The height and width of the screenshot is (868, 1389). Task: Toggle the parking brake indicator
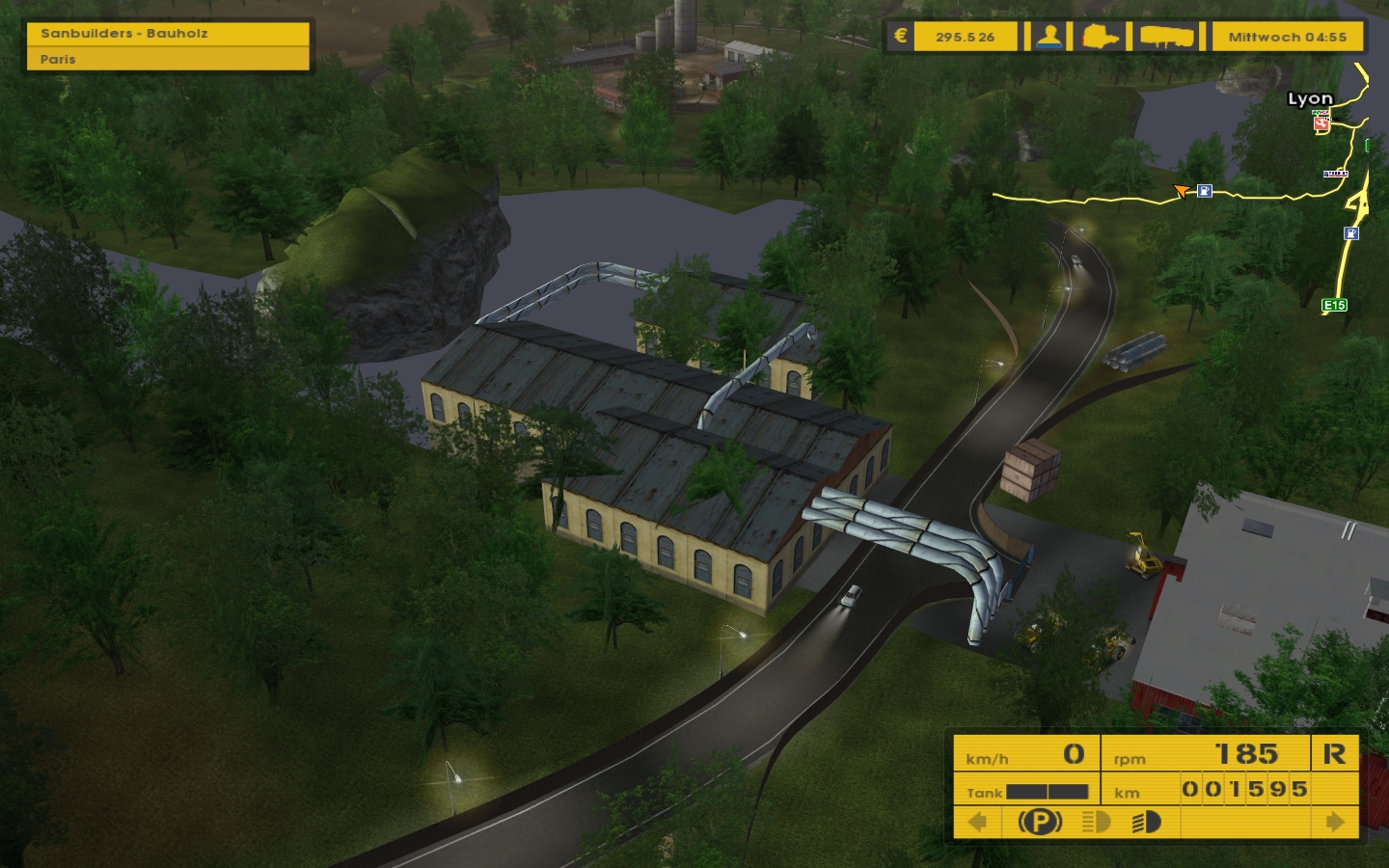[x=1040, y=822]
